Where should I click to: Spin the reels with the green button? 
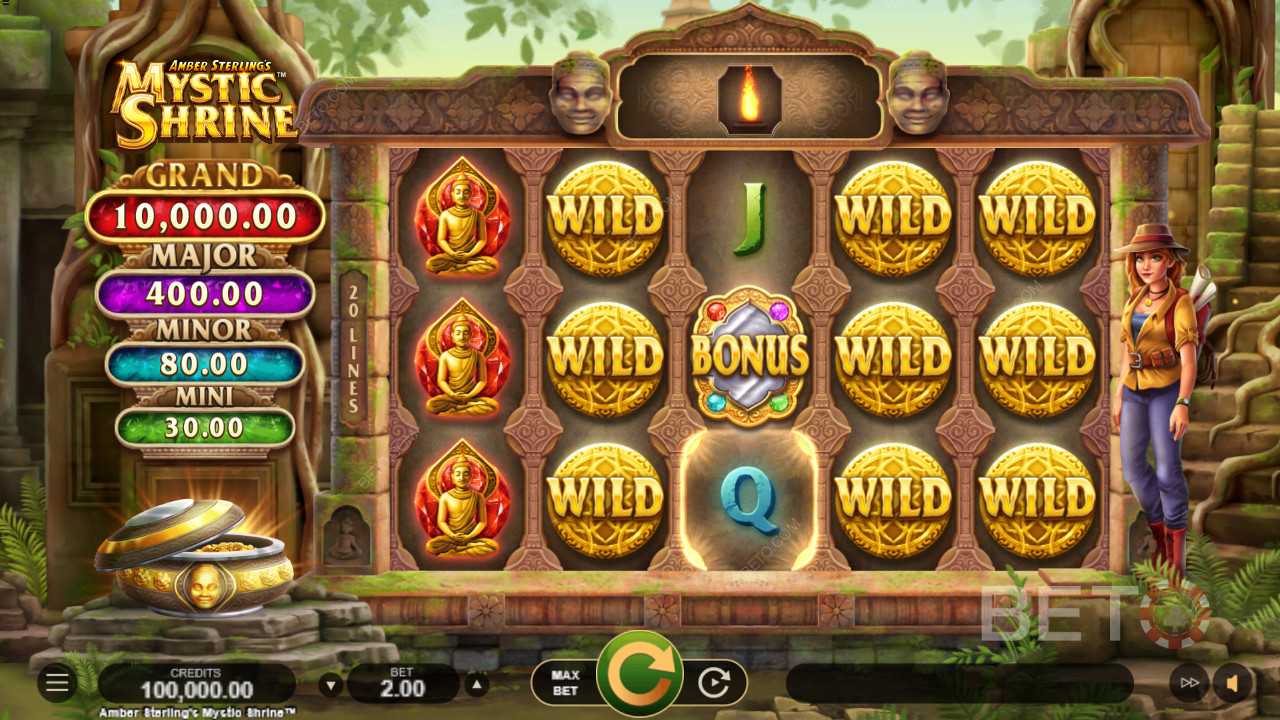639,675
